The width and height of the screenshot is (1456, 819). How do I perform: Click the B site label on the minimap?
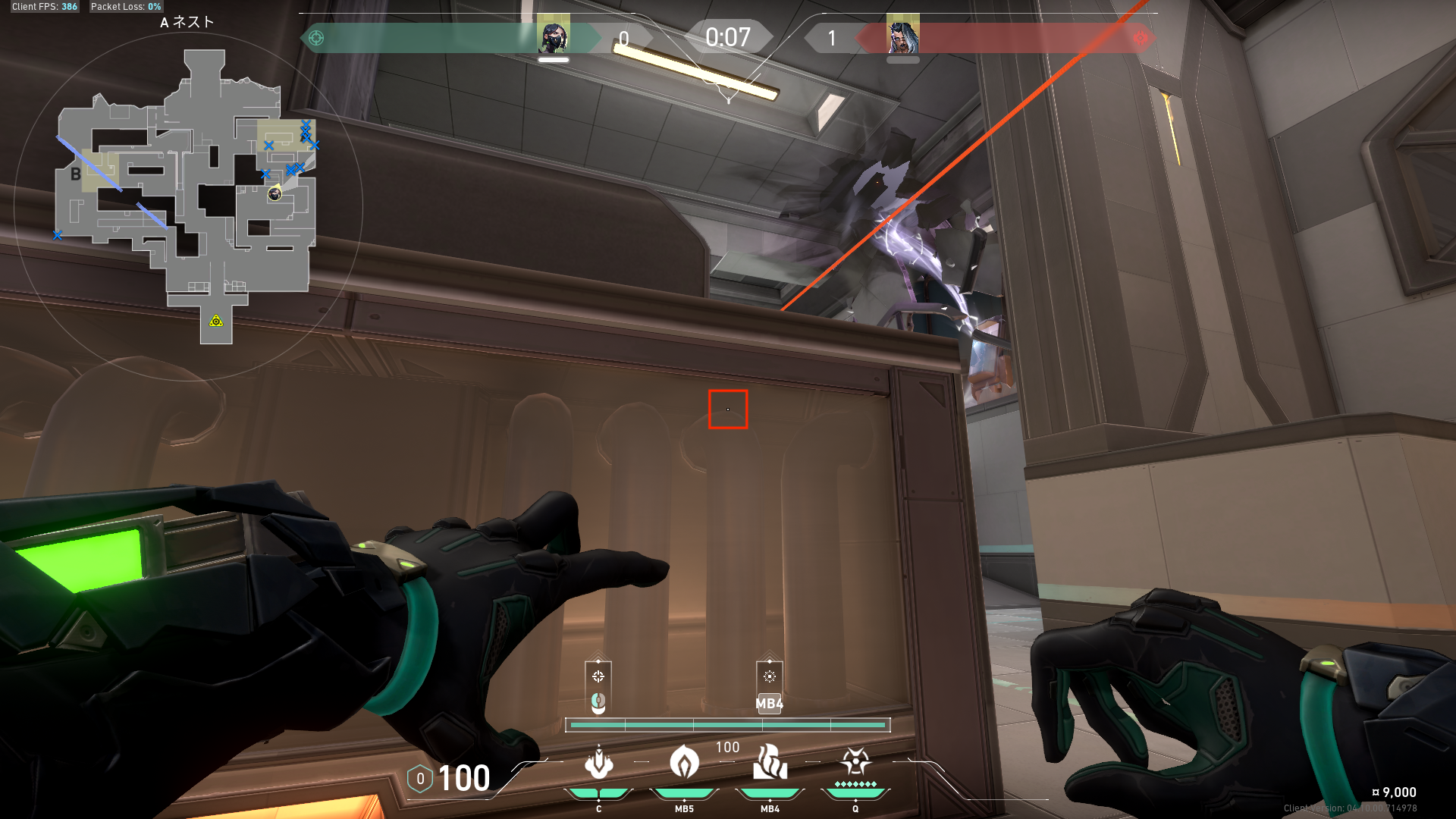pos(76,174)
